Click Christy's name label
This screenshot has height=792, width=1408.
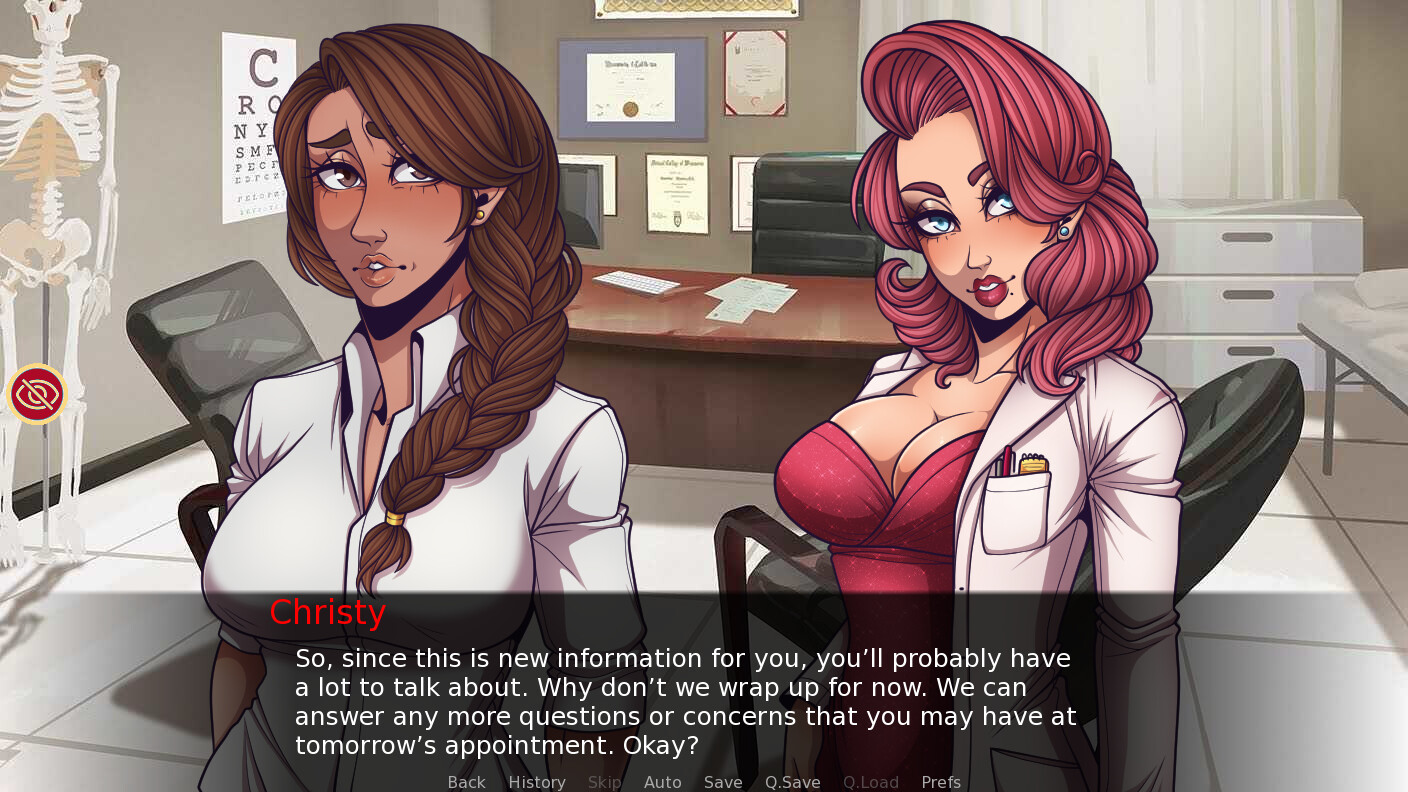(327, 612)
